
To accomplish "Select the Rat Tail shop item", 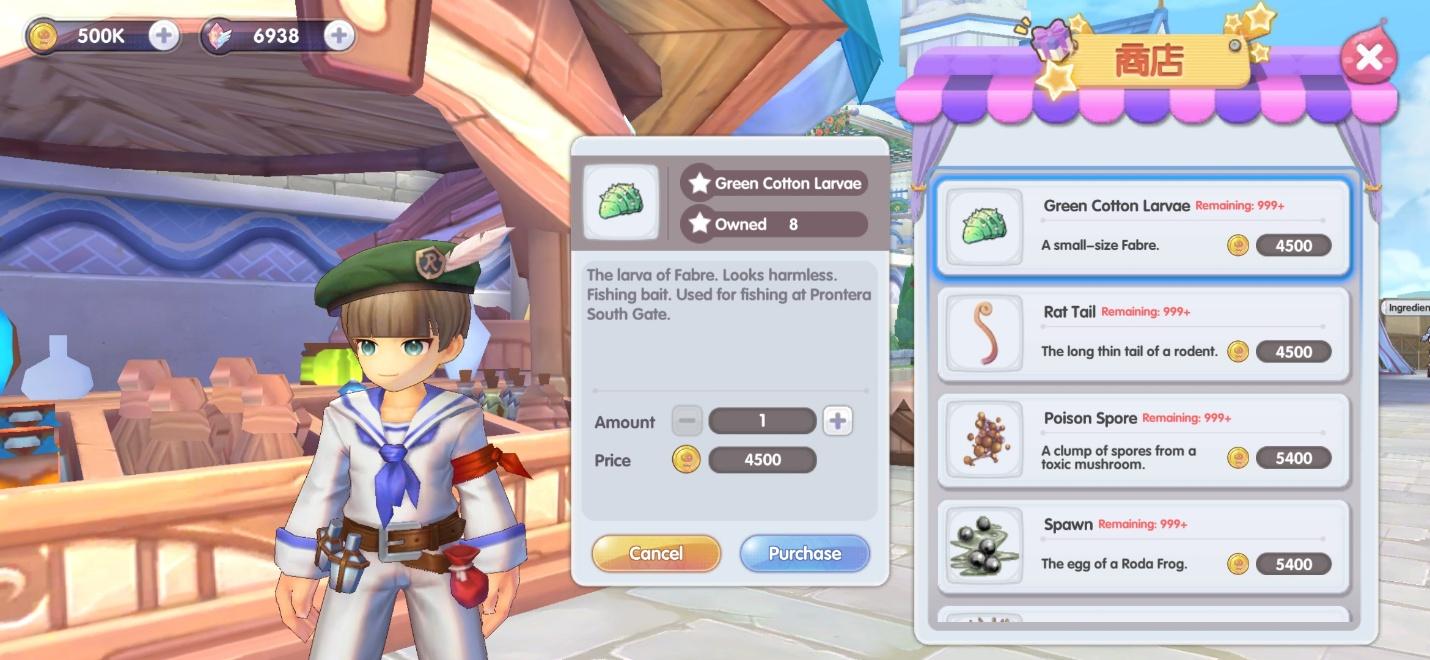I will 1143,334.
